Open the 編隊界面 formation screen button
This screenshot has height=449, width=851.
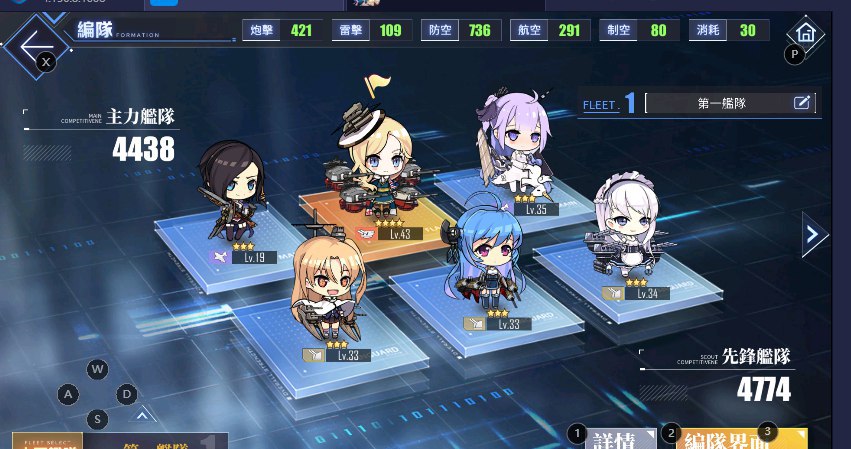(741, 440)
